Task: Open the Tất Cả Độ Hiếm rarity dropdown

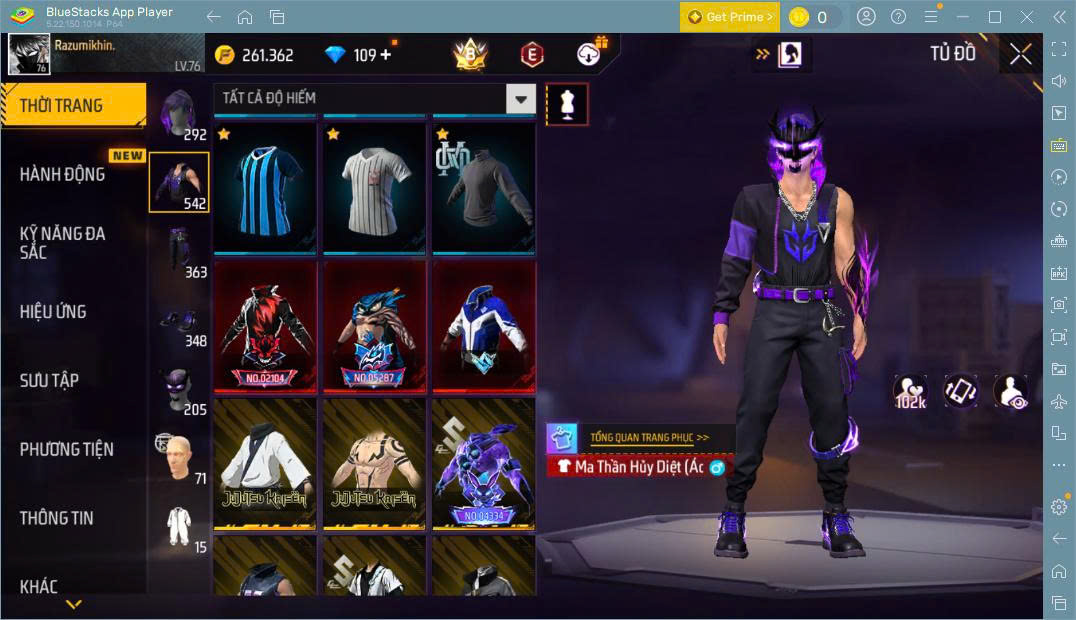Action: pyautogui.click(x=375, y=98)
